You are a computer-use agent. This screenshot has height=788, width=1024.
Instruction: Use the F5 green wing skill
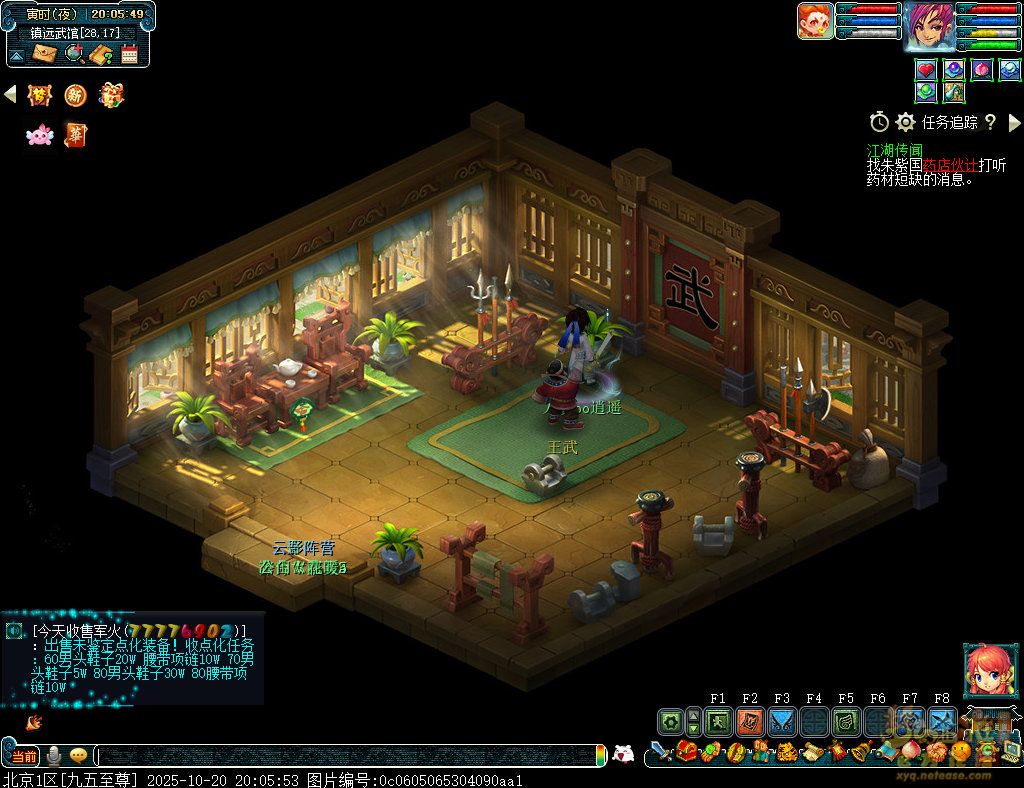point(846,721)
